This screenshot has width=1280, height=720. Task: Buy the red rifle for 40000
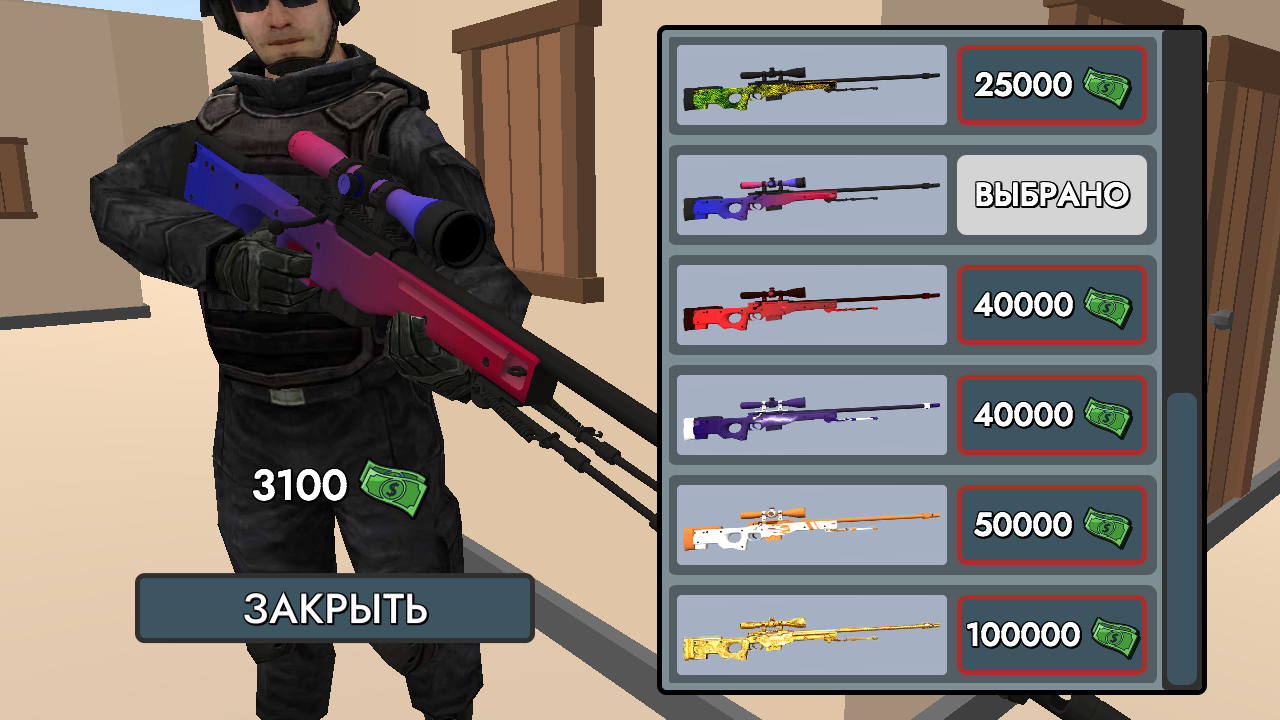pyautogui.click(x=1052, y=305)
